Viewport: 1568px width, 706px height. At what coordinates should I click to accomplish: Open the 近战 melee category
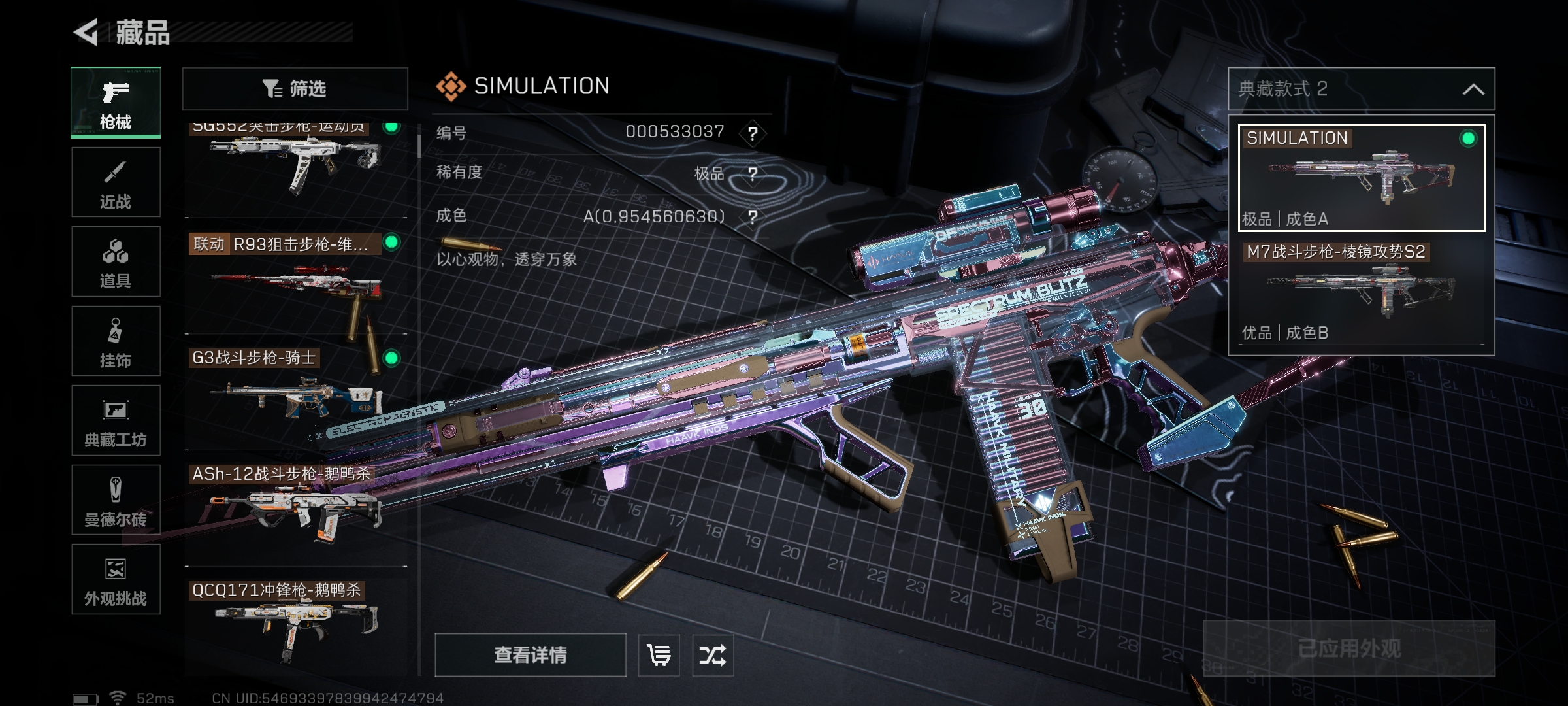coord(116,182)
